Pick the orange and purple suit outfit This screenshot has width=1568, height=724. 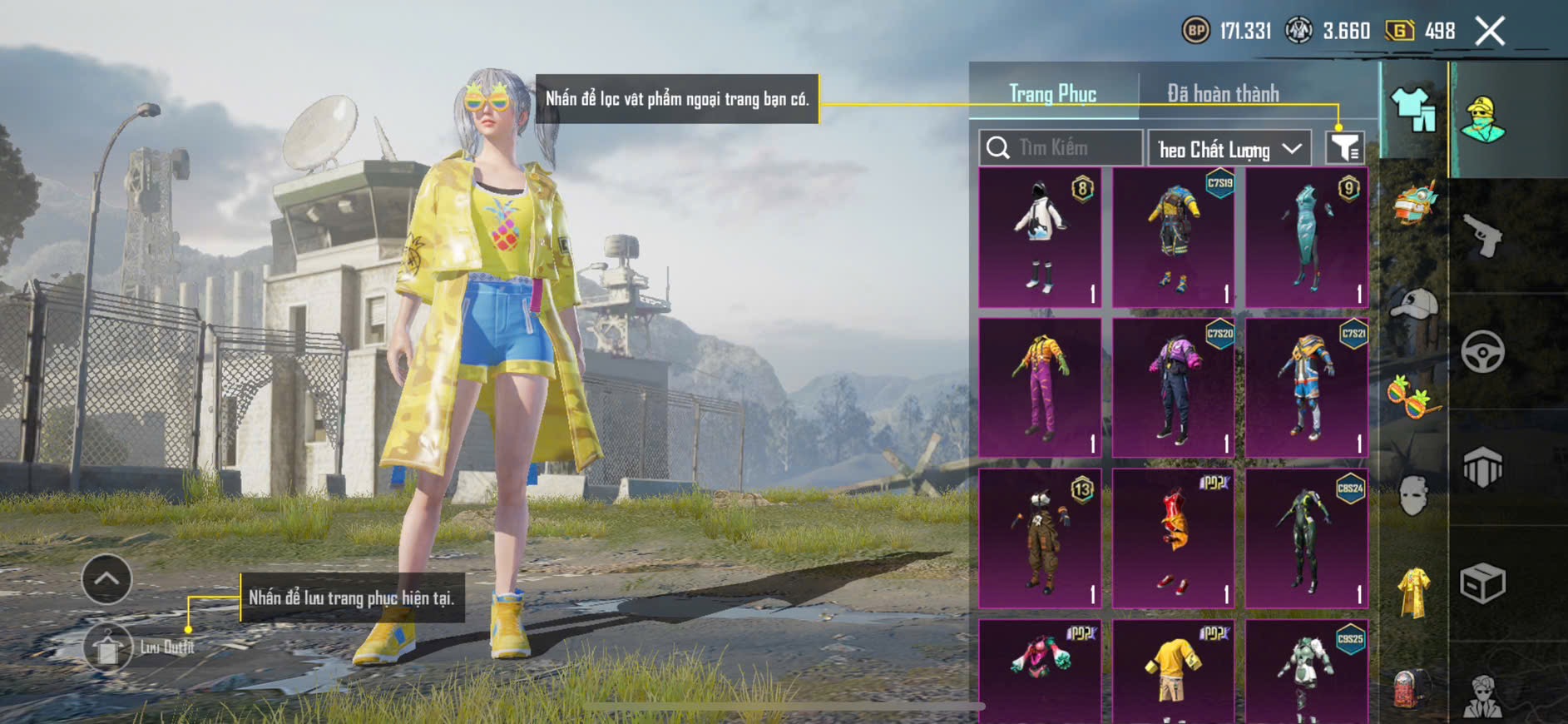point(1041,388)
